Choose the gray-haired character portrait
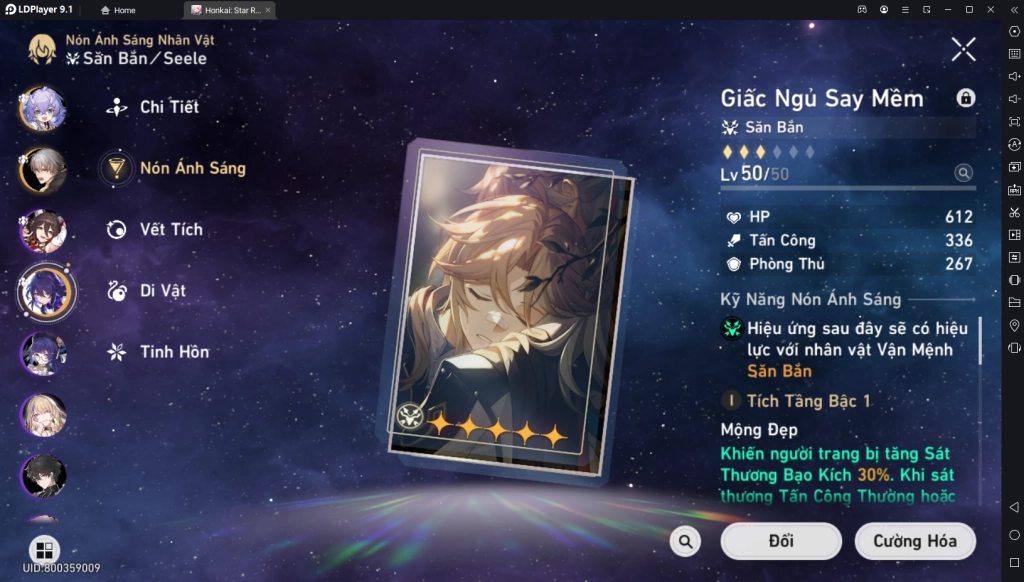The width and height of the screenshot is (1024, 582). [x=44, y=170]
